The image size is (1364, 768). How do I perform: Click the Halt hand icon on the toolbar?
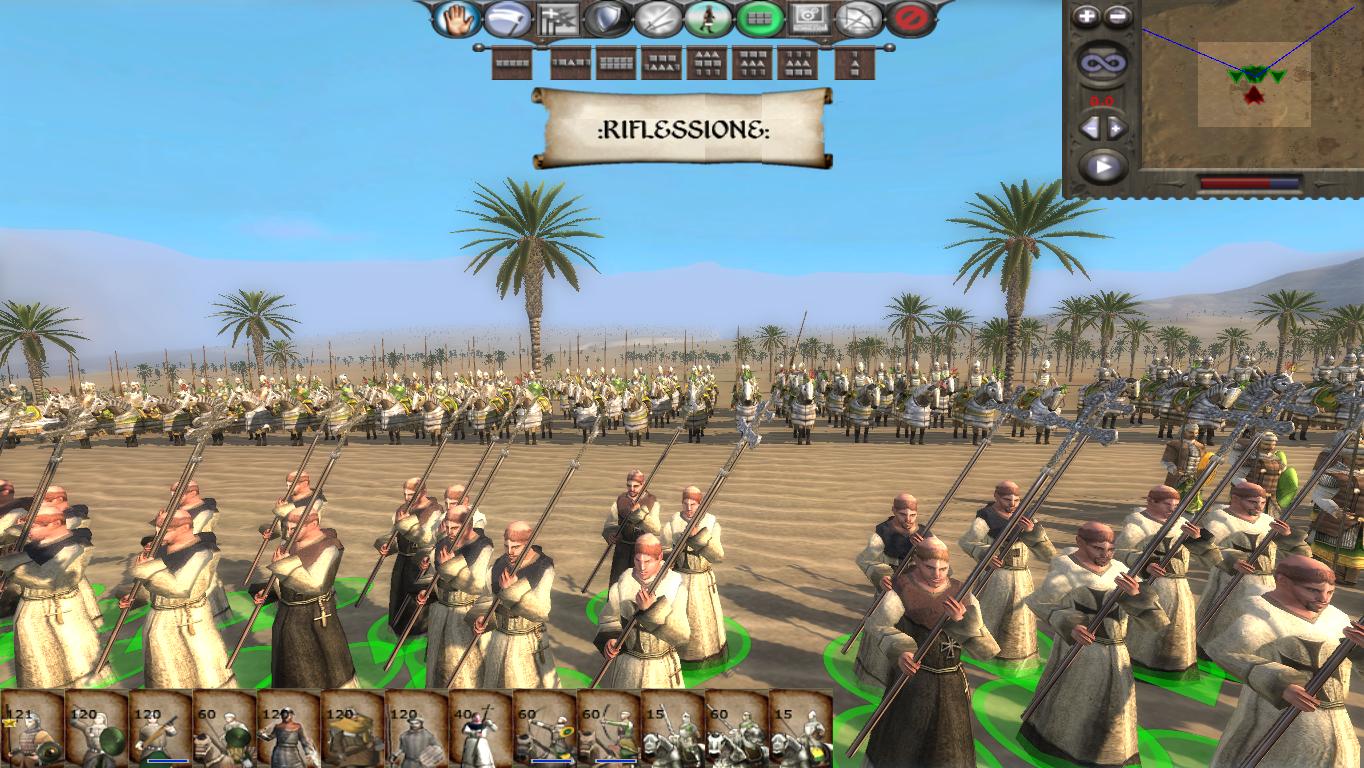pos(459,17)
